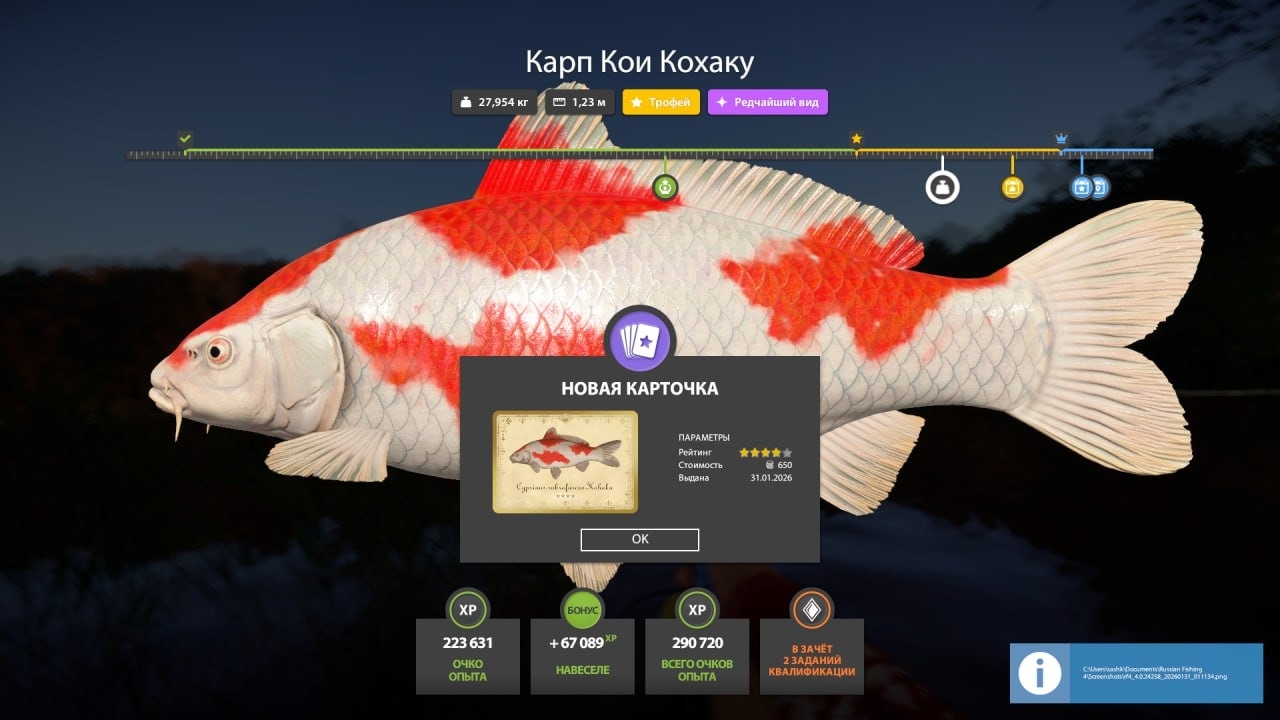1280x720 pixels.
Task: Click the purple cards icon above popup
Action: (642, 340)
